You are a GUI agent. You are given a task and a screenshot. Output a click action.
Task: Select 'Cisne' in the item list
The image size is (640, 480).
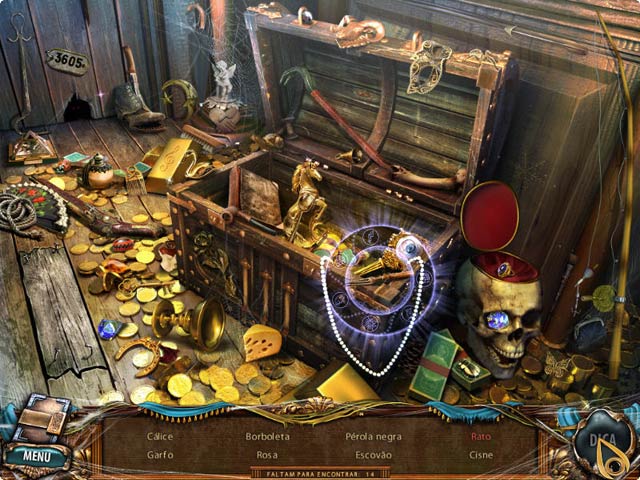[481, 454]
